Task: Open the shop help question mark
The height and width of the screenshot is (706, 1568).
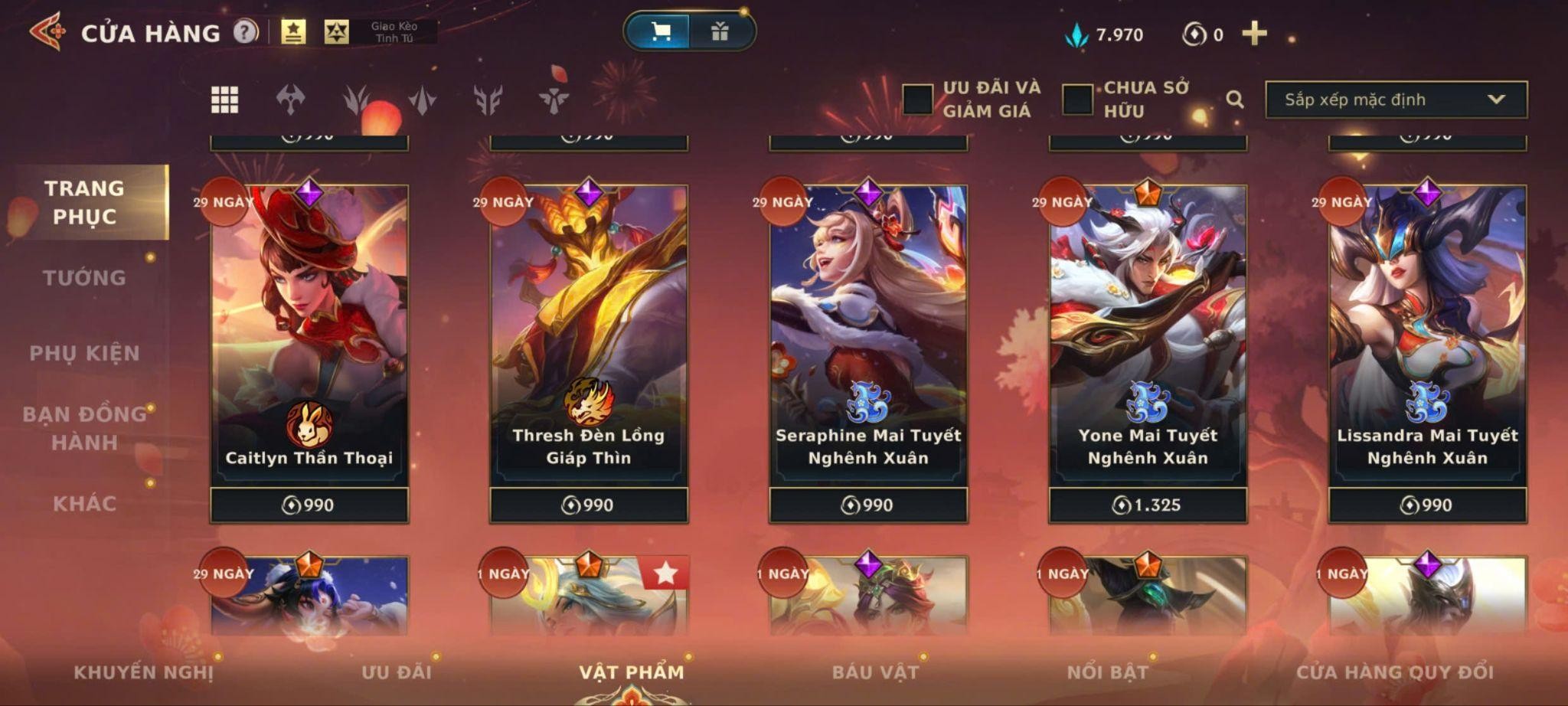Action: (x=245, y=32)
